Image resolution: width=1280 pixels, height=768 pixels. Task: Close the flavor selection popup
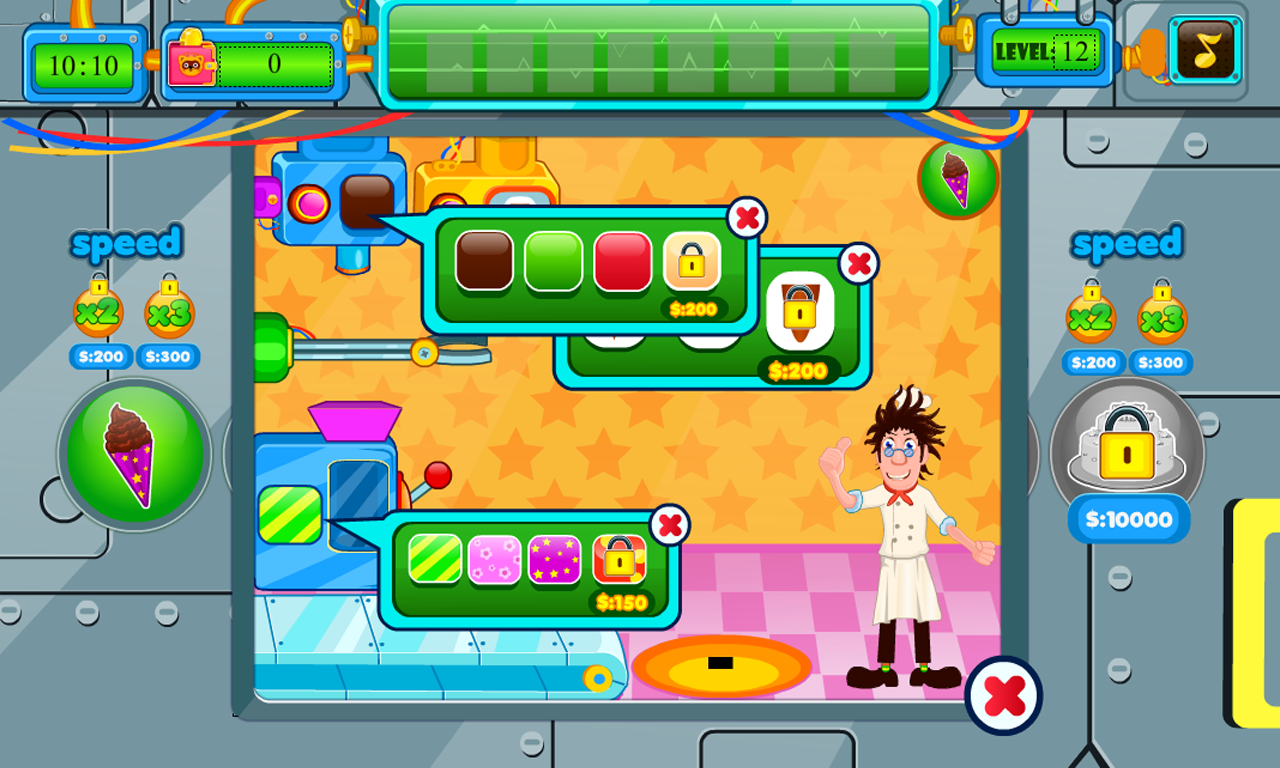pyautogui.click(x=747, y=217)
